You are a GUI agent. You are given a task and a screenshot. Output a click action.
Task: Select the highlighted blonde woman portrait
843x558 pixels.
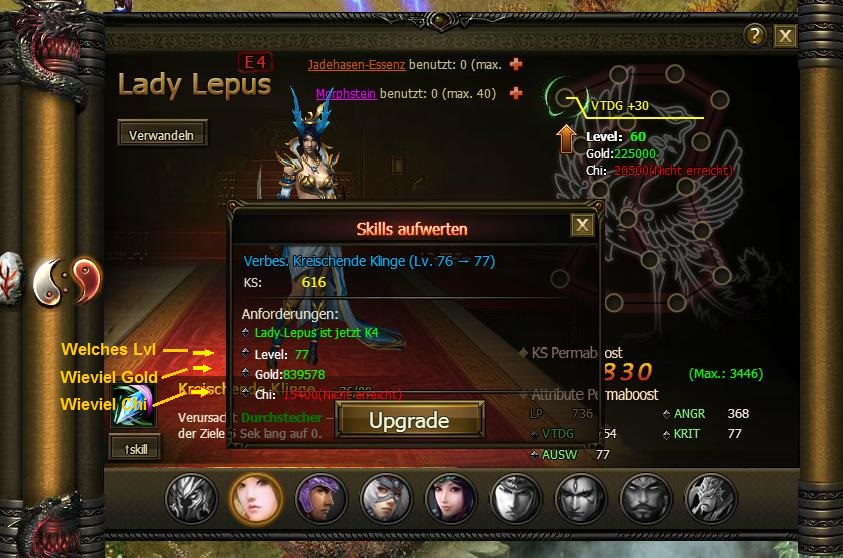coord(255,498)
